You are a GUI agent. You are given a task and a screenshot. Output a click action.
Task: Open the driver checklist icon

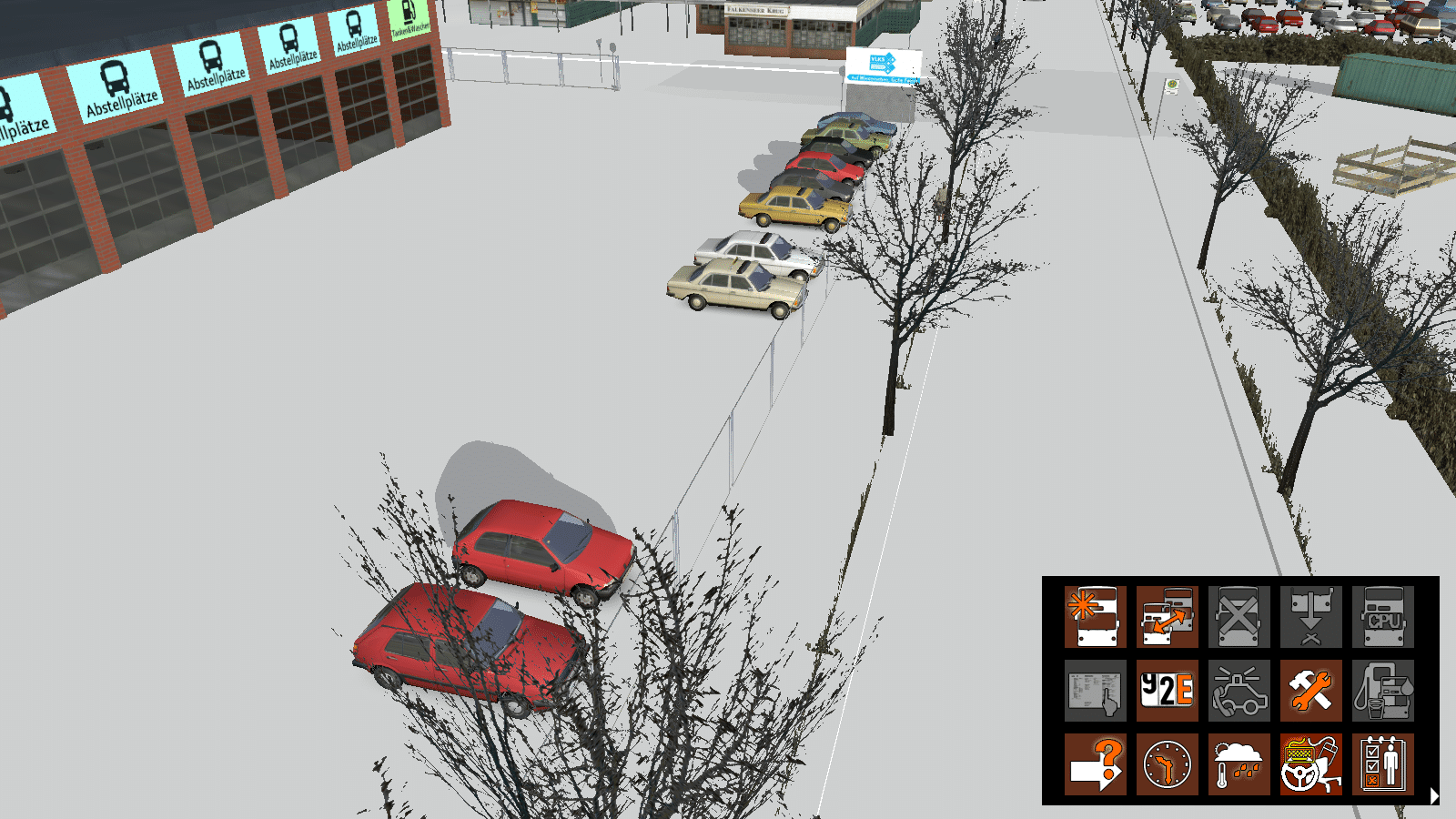click(1382, 764)
